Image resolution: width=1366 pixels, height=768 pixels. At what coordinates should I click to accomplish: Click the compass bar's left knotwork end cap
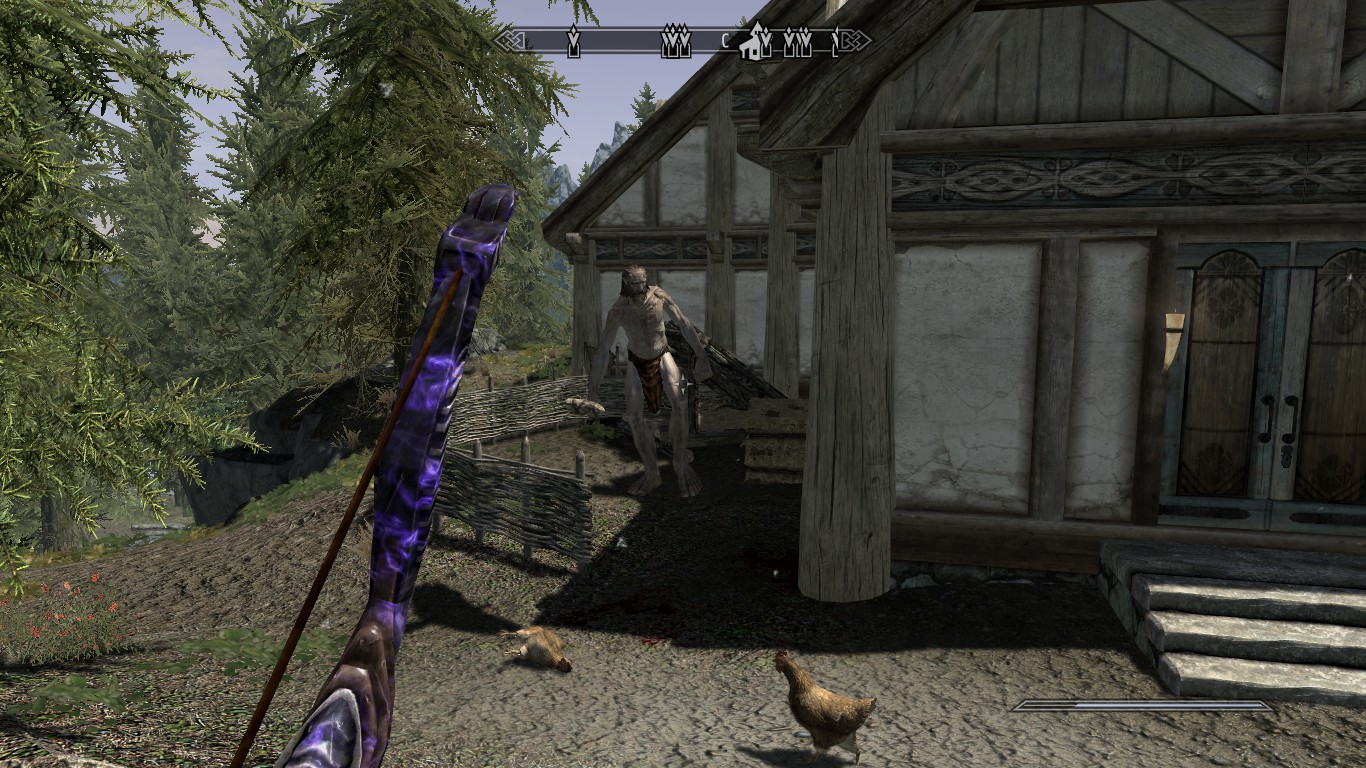(x=508, y=41)
